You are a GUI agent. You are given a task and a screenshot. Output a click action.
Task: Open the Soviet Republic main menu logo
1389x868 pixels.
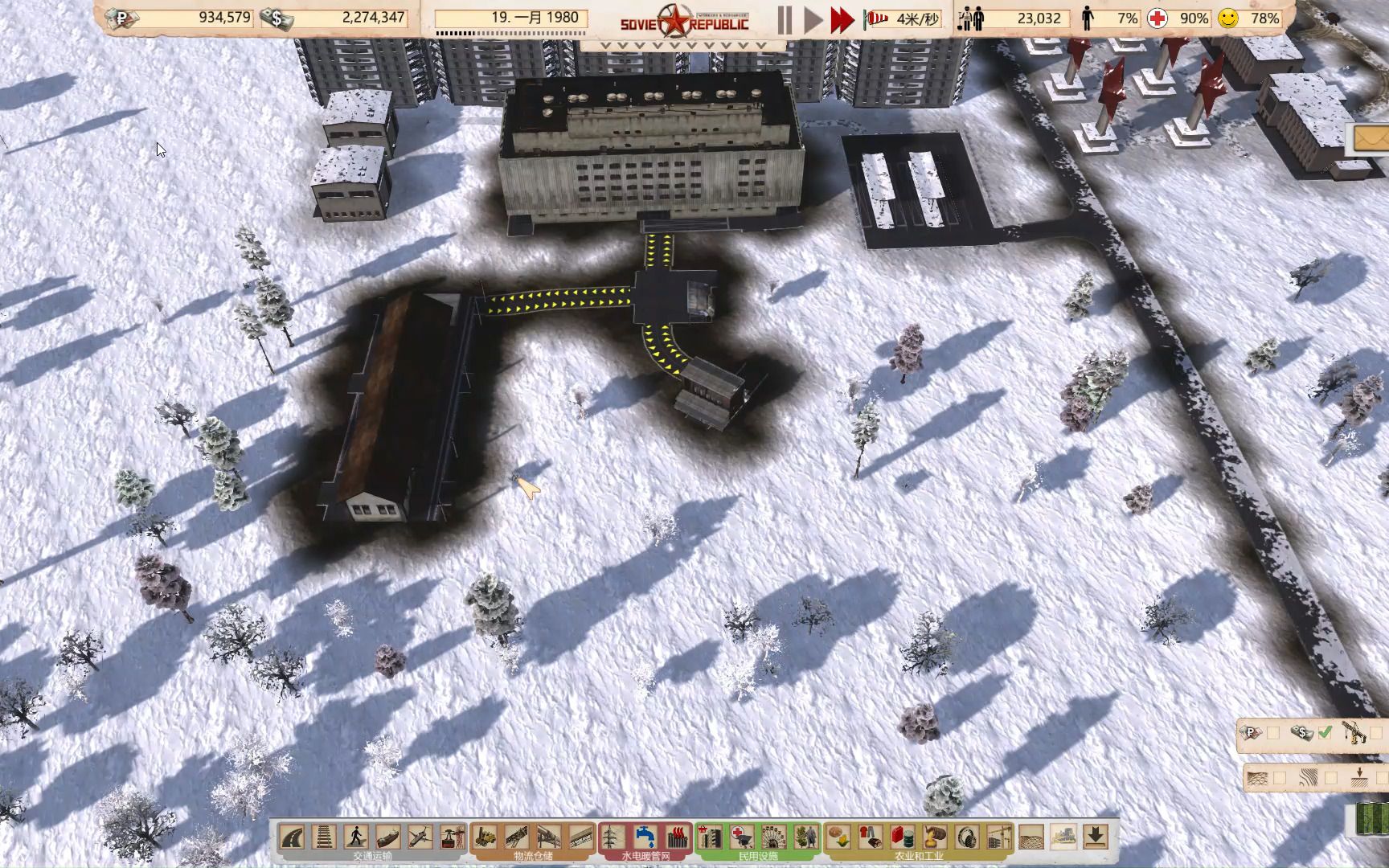pyautogui.click(x=684, y=21)
